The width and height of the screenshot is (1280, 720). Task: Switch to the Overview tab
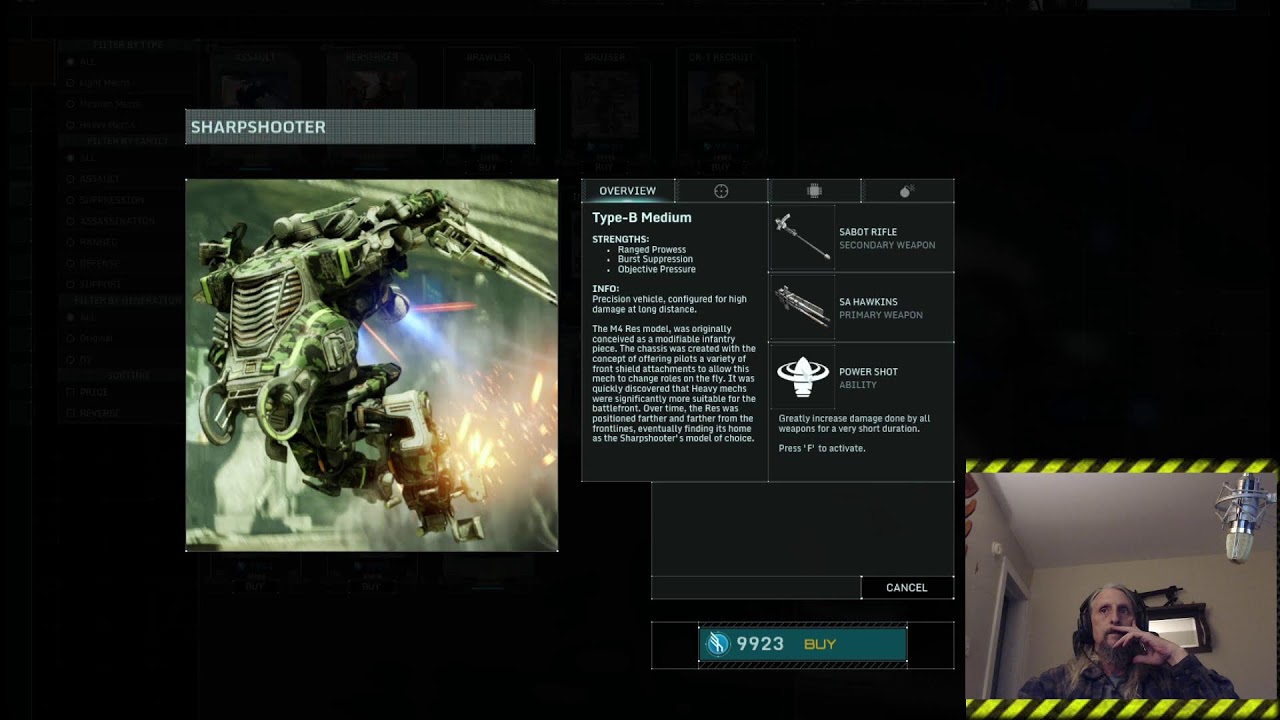pyautogui.click(x=627, y=191)
